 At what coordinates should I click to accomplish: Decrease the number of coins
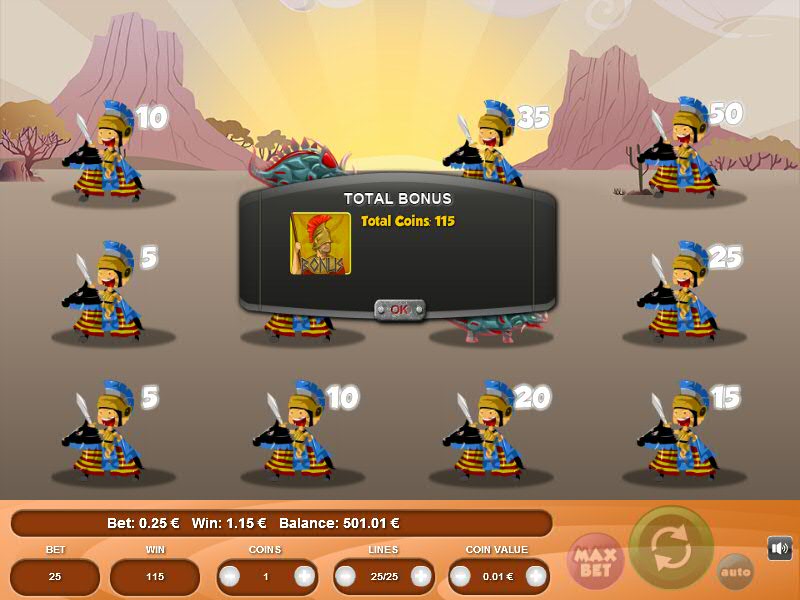[230, 577]
